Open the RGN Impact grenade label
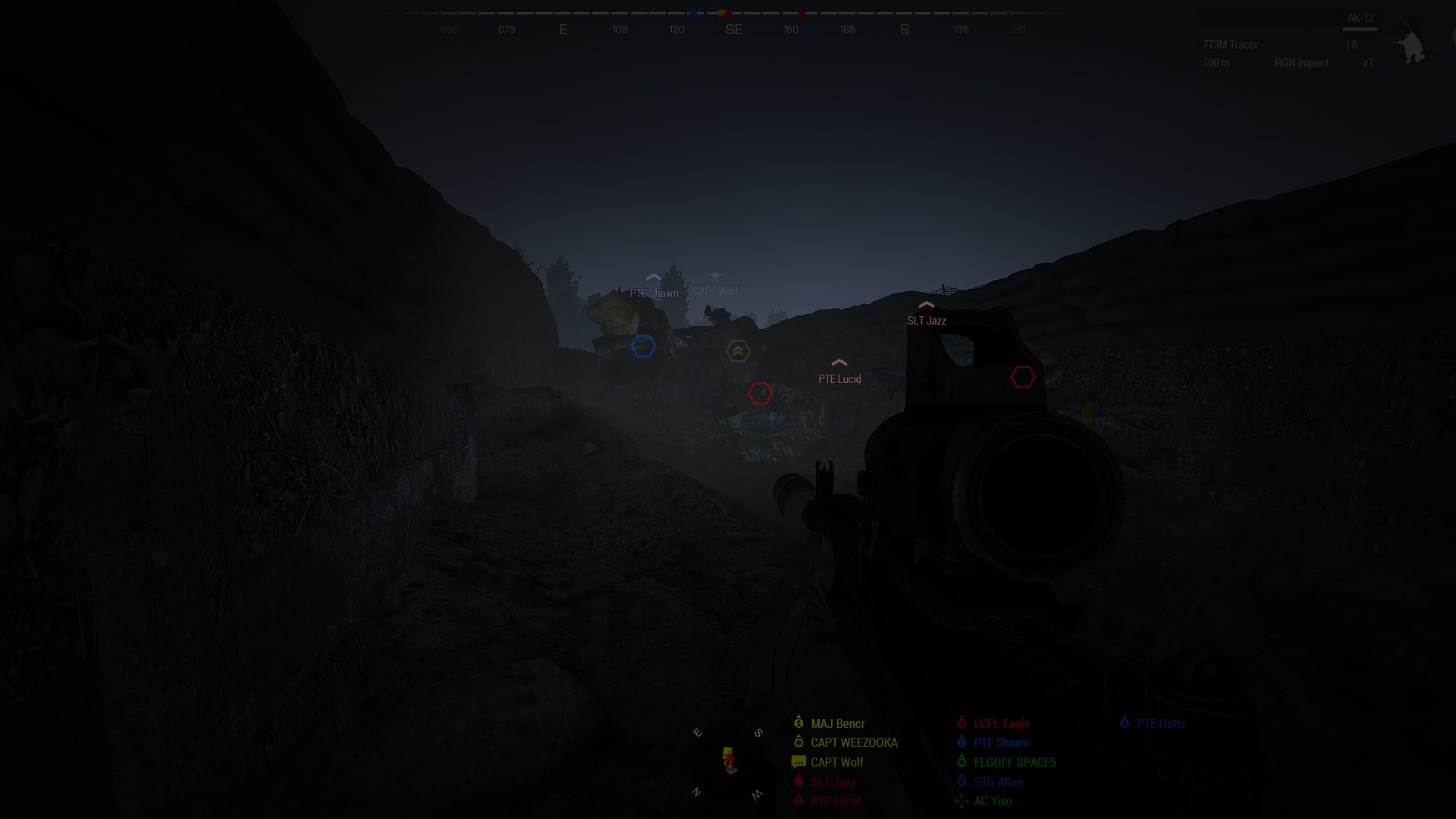 [1301, 63]
